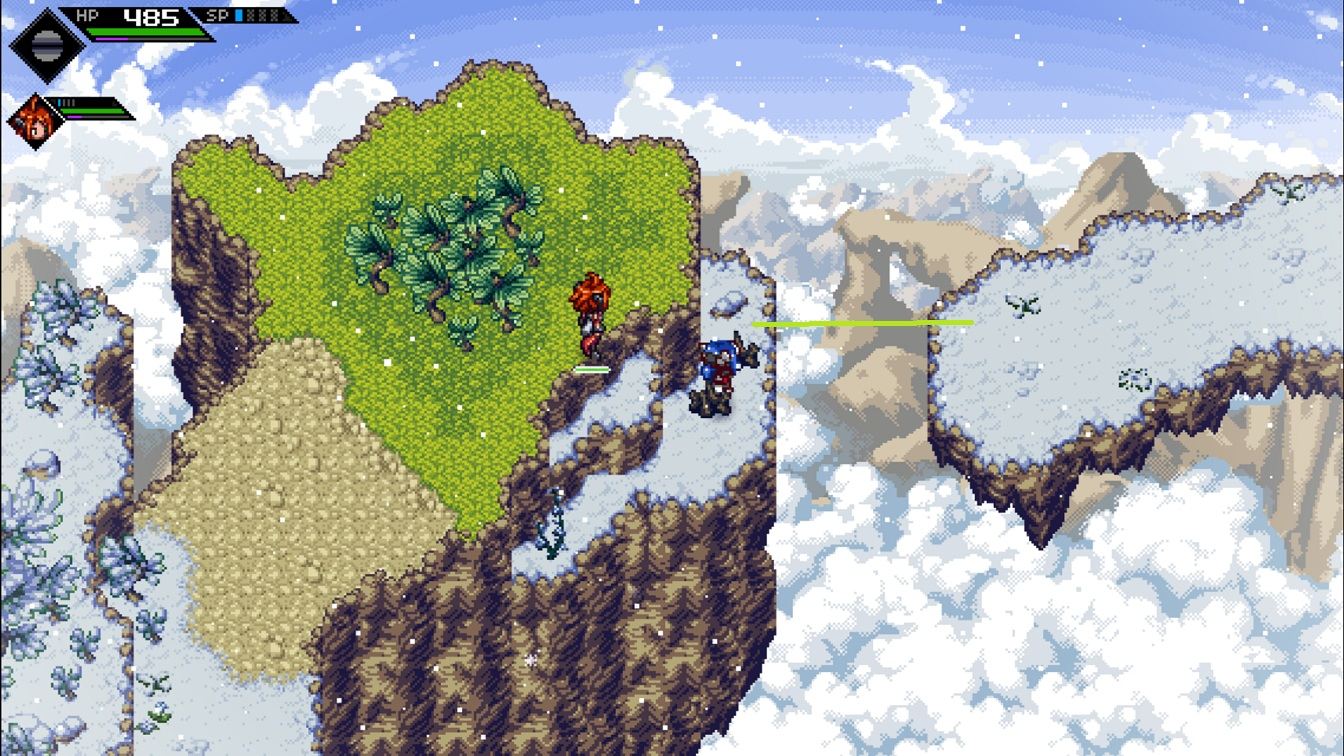Click the HP label on the health bar
Image resolution: width=1344 pixels, height=756 pixels.
[88, 15]
